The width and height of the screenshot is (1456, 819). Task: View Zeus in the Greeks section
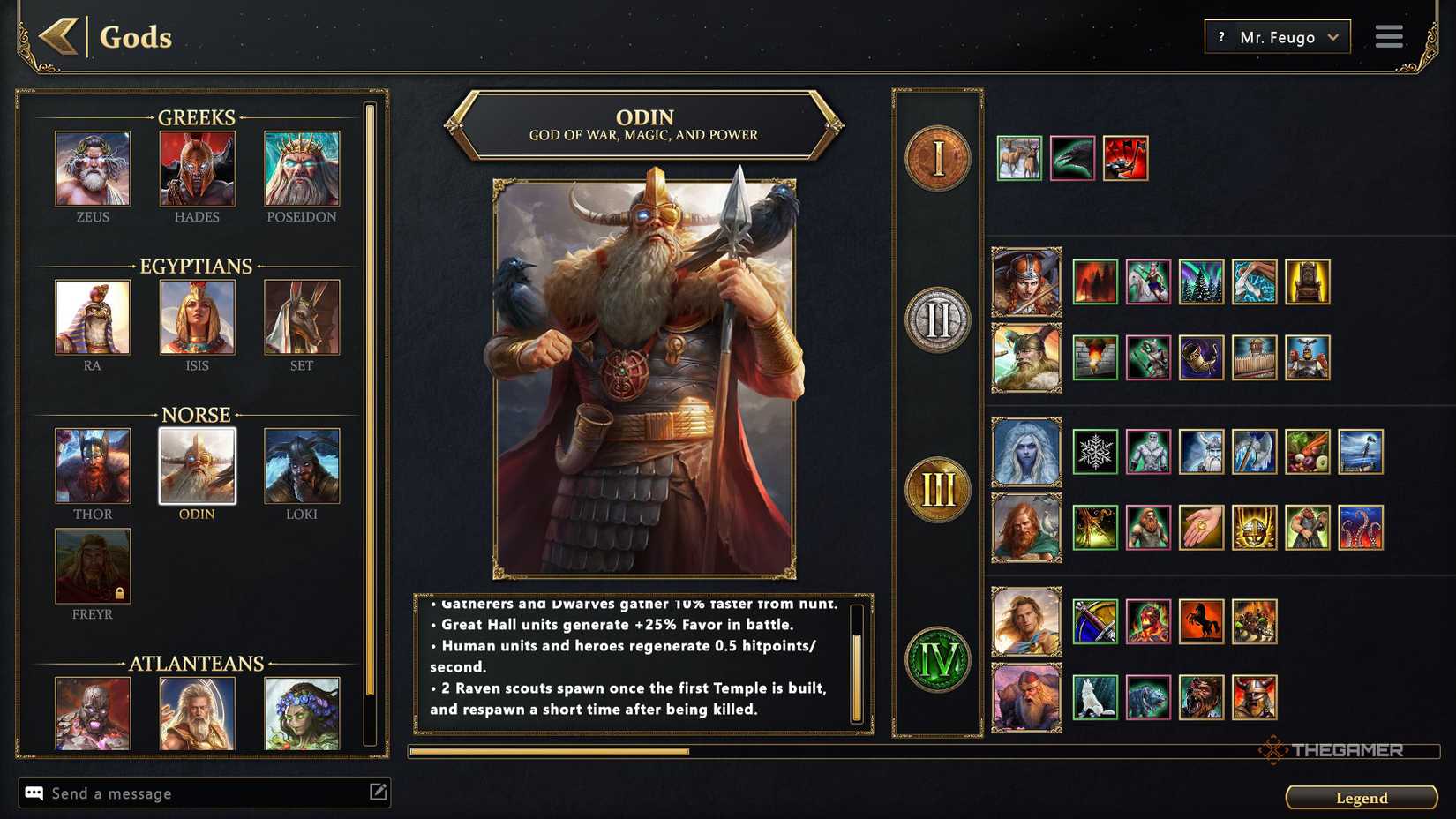[93, 168]
